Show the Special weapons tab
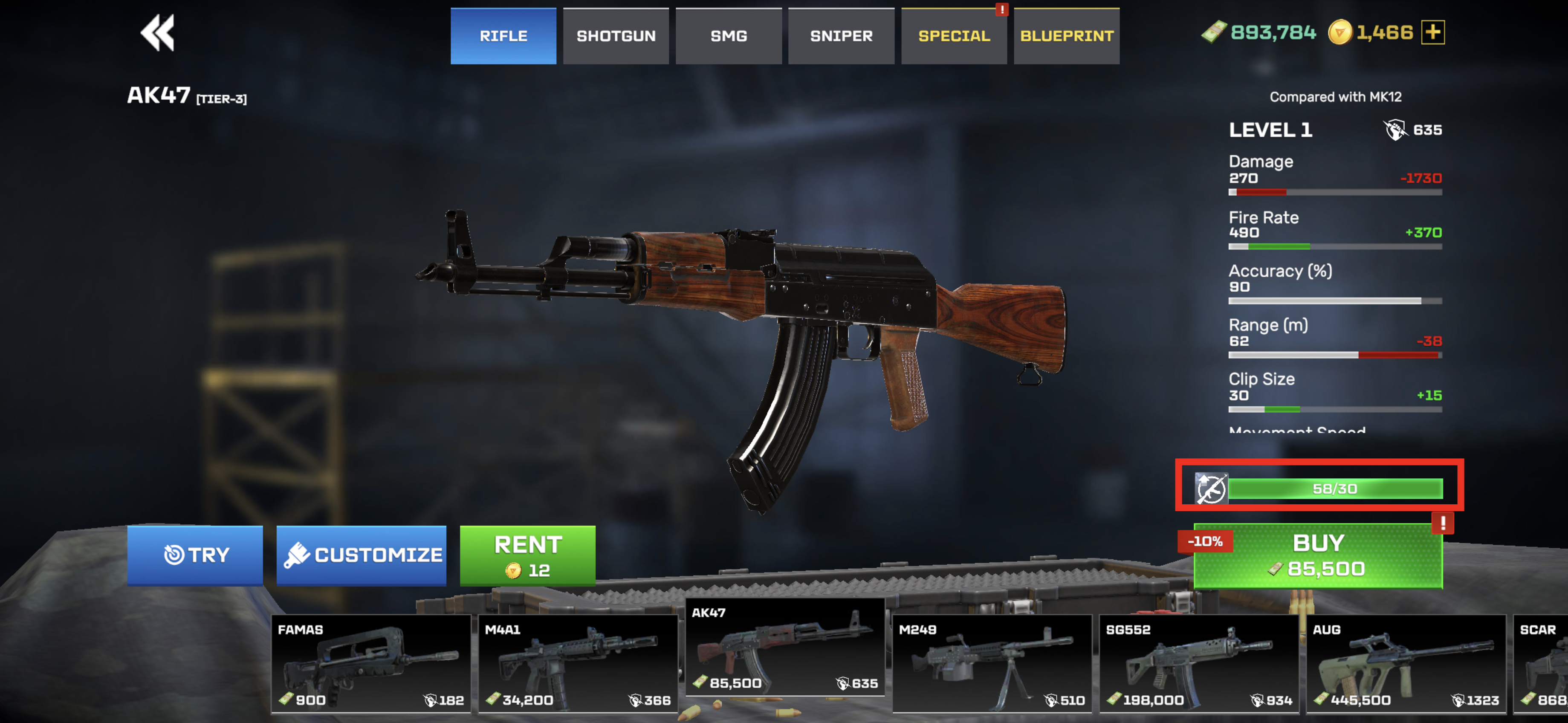 [953, 36]
